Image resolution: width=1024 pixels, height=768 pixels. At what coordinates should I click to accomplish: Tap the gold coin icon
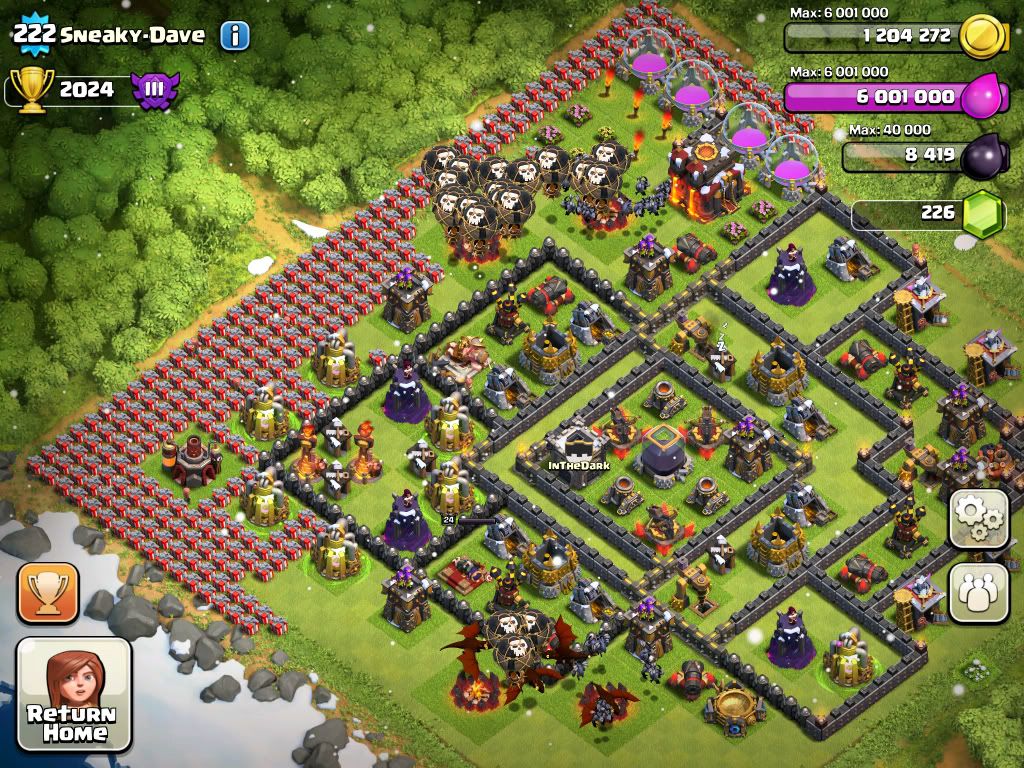pos(981,38)
